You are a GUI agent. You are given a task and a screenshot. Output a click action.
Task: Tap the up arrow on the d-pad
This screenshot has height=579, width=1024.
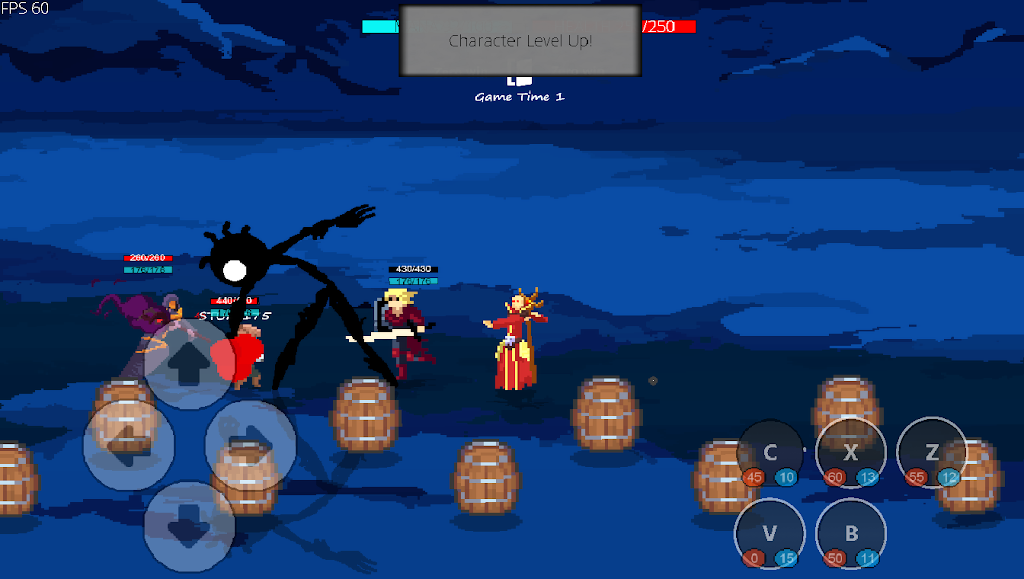(189, 364)
